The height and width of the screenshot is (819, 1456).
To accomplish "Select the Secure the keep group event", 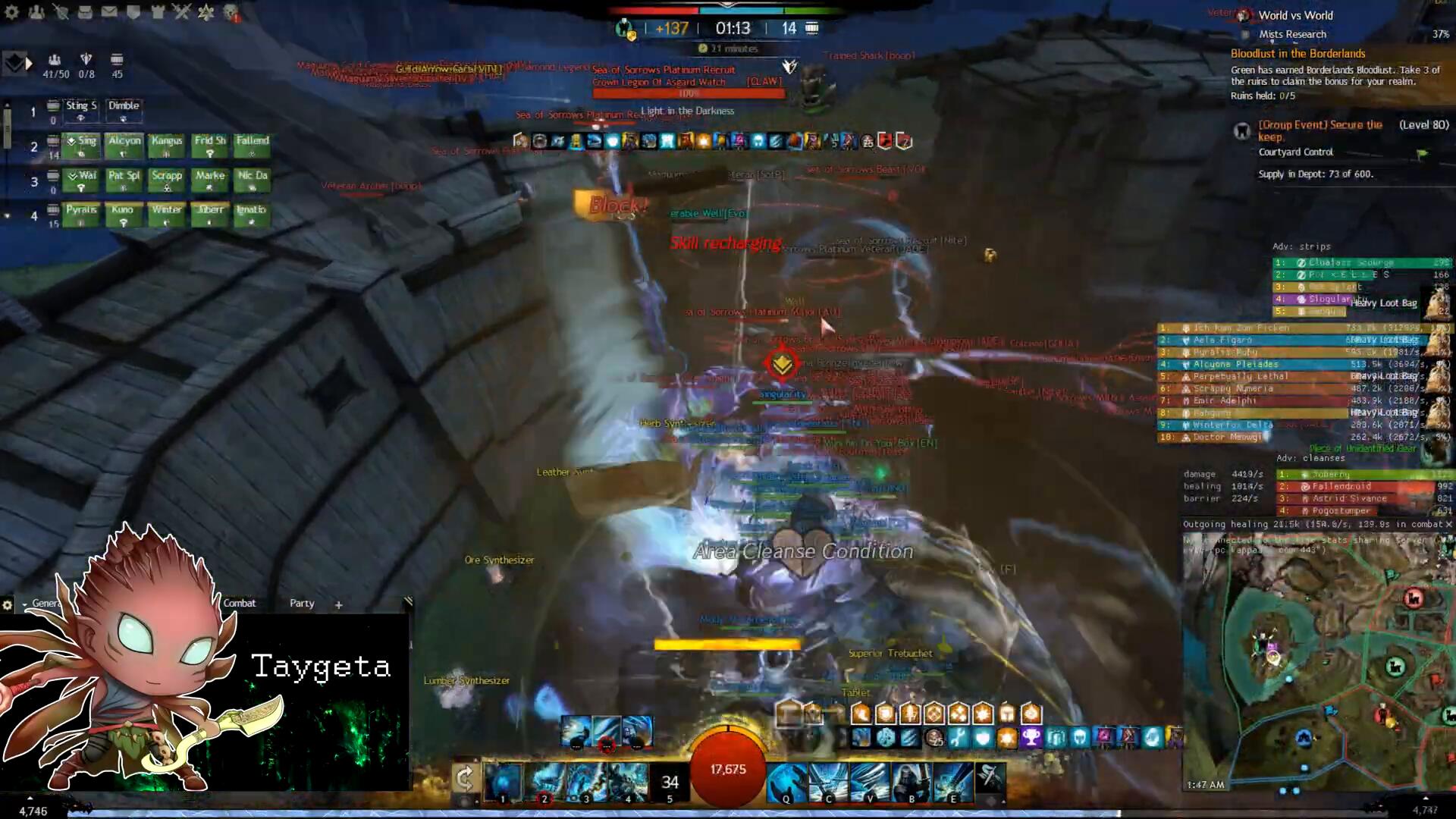I will [1319, 130].
